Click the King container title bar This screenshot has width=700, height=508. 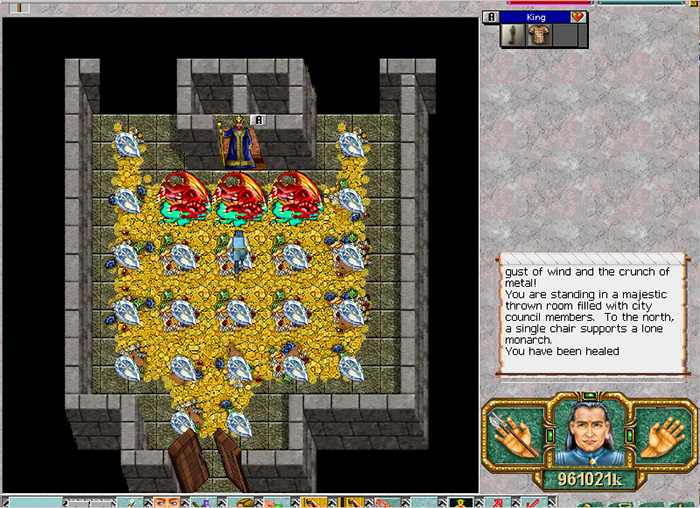535,17
